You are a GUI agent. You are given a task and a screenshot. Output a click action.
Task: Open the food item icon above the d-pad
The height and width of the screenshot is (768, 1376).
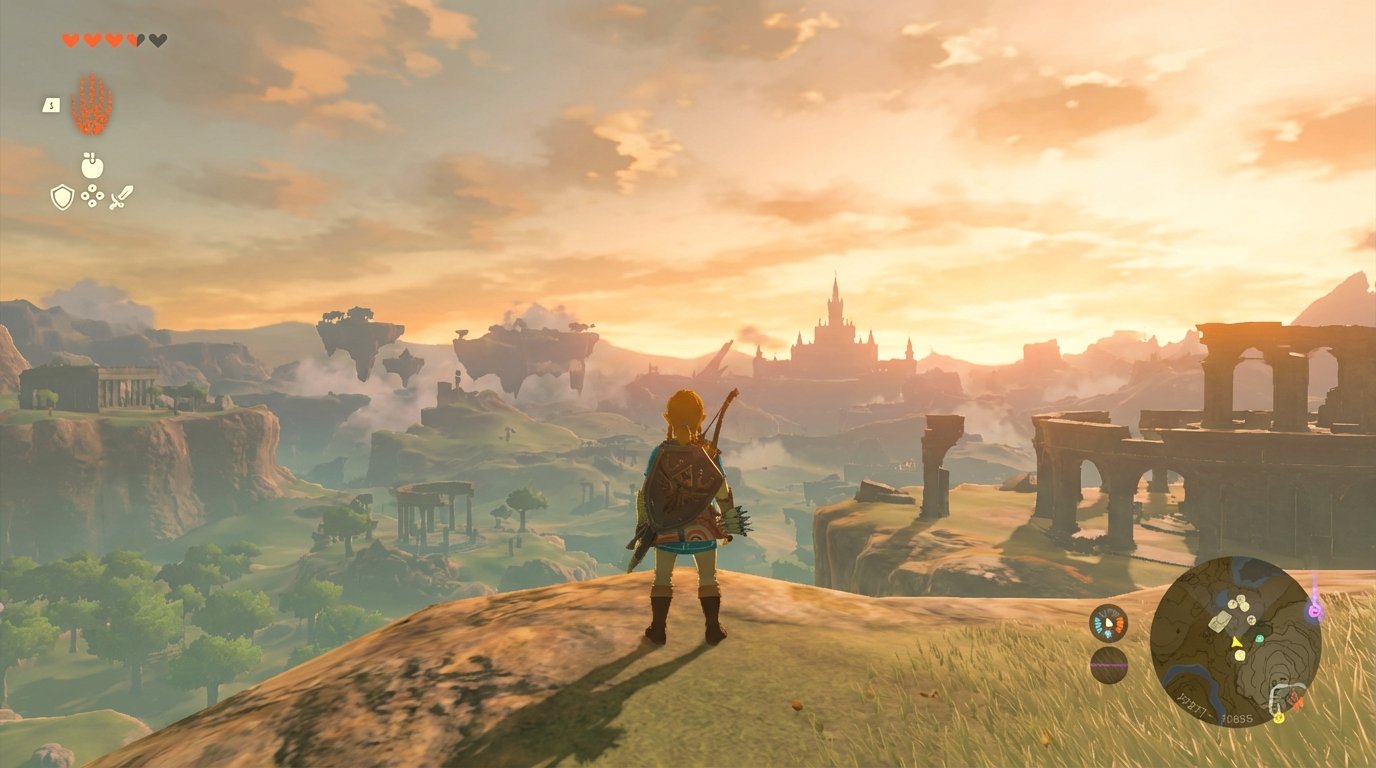91,166
